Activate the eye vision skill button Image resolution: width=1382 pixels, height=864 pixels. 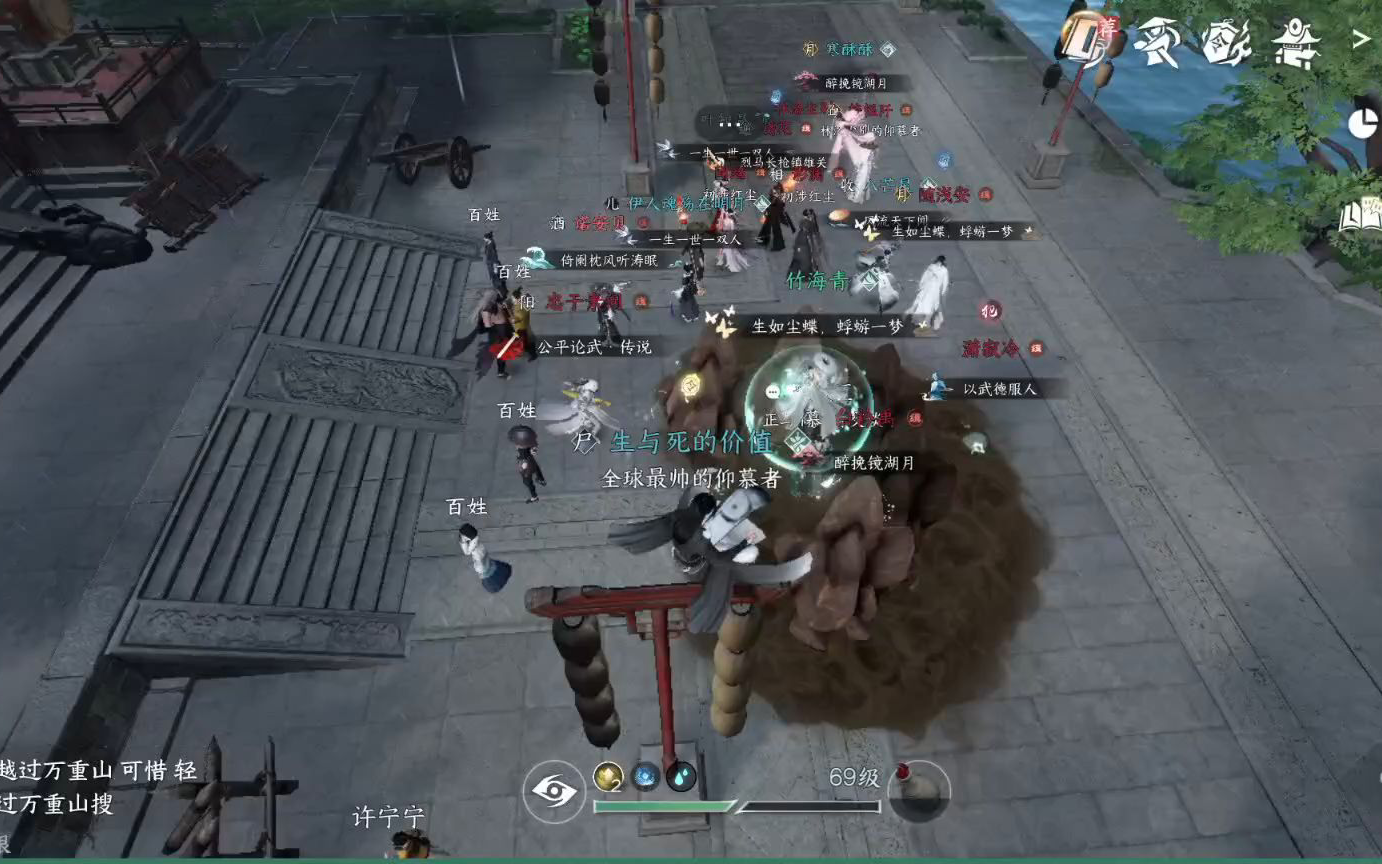554,791
